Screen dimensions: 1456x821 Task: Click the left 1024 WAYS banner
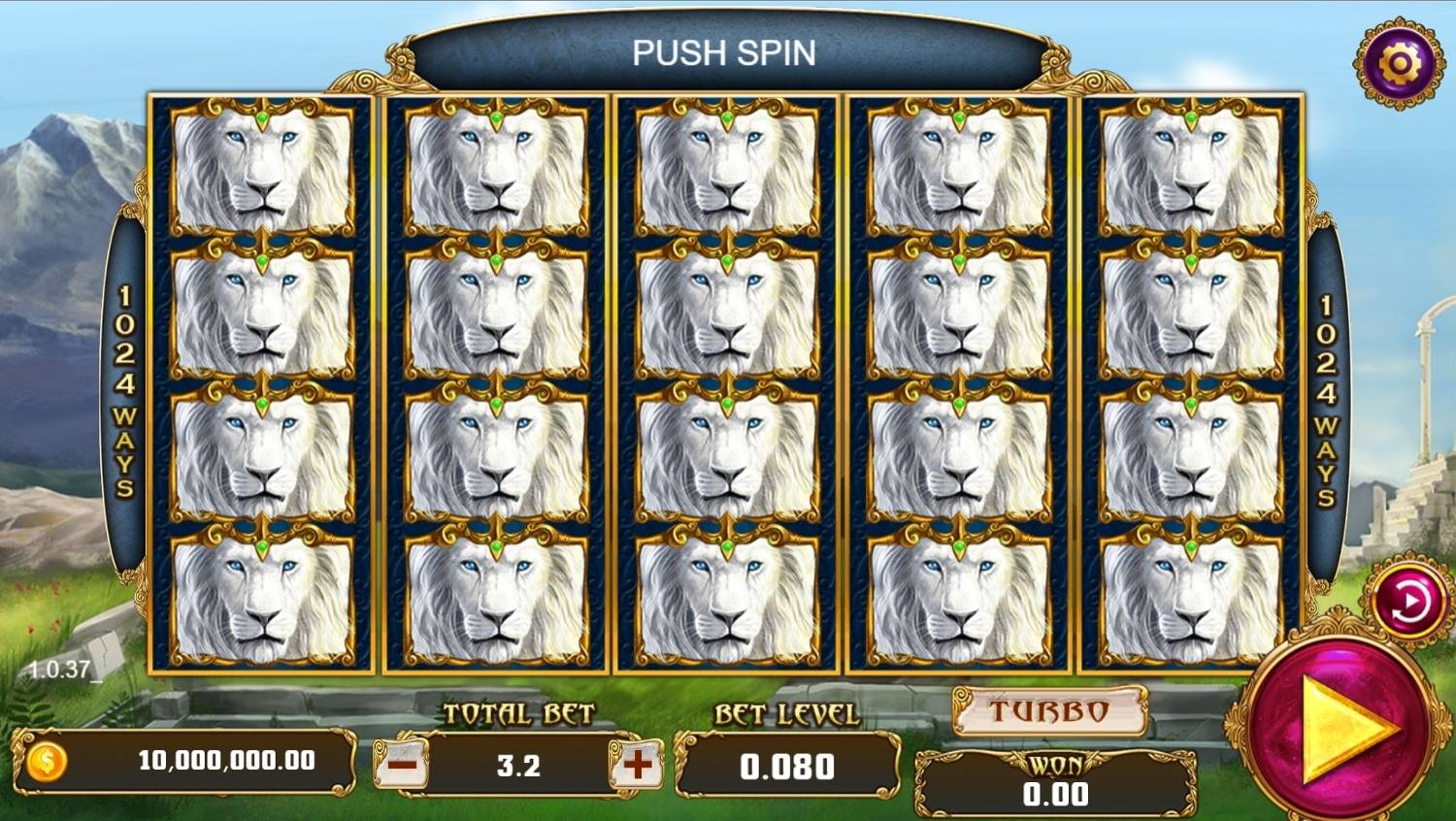(x=124, y=388)
